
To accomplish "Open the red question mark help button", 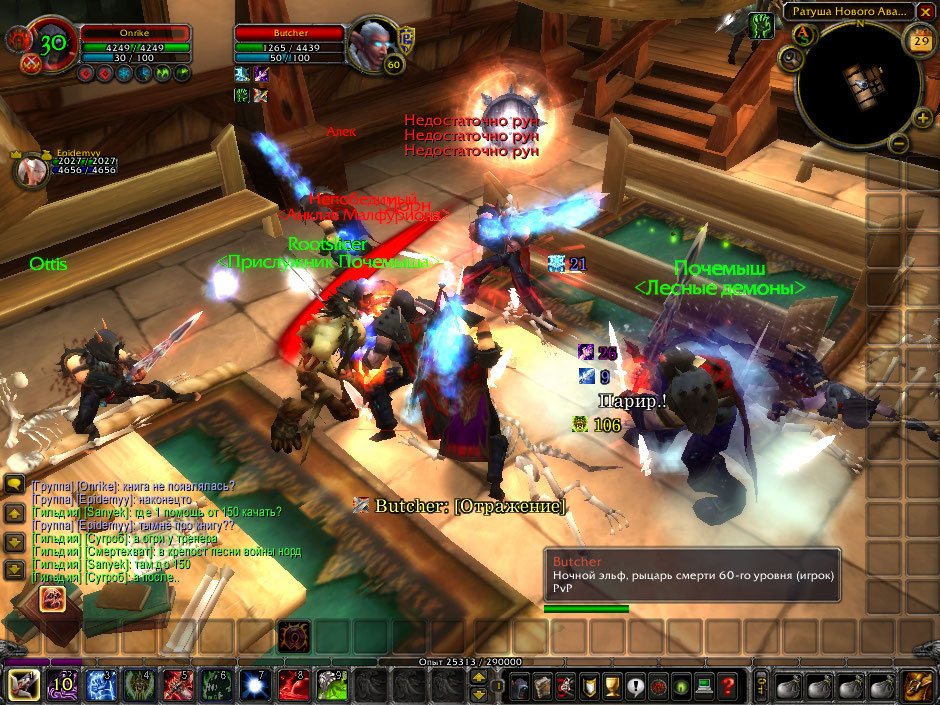I will pos(729,687).
